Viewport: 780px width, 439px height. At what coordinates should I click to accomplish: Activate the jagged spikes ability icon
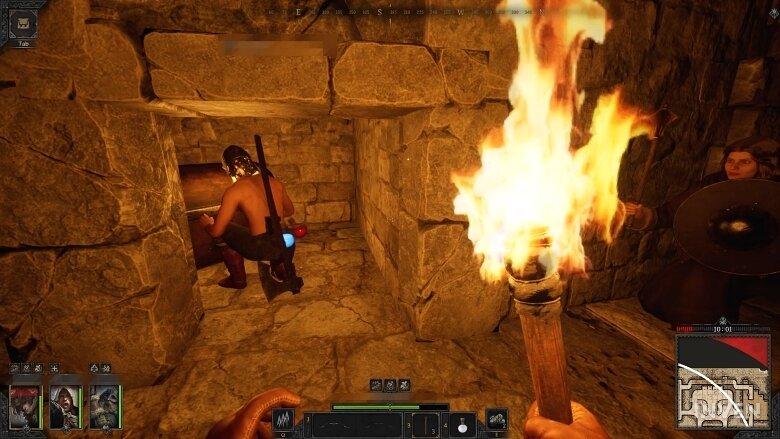pyautogui.click(x=283, y=422)
